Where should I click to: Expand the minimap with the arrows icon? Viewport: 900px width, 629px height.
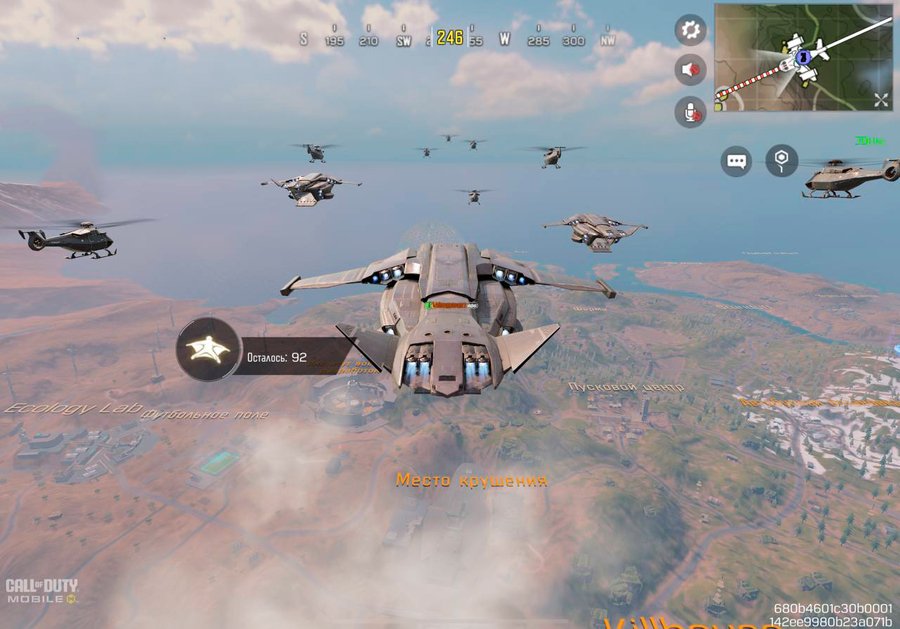click(x=880, y=99)
